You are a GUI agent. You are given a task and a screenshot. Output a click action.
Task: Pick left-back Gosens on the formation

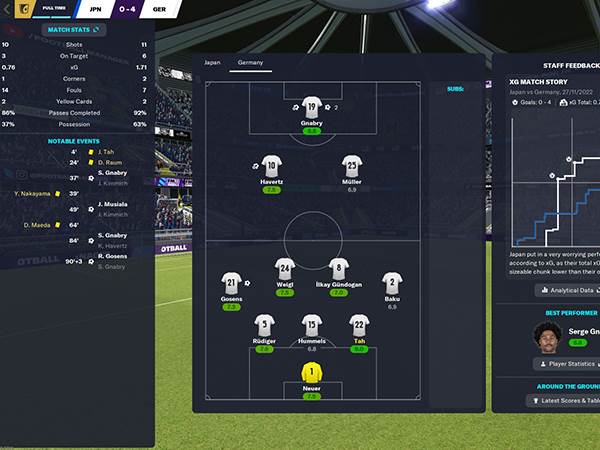coord(231,284)
